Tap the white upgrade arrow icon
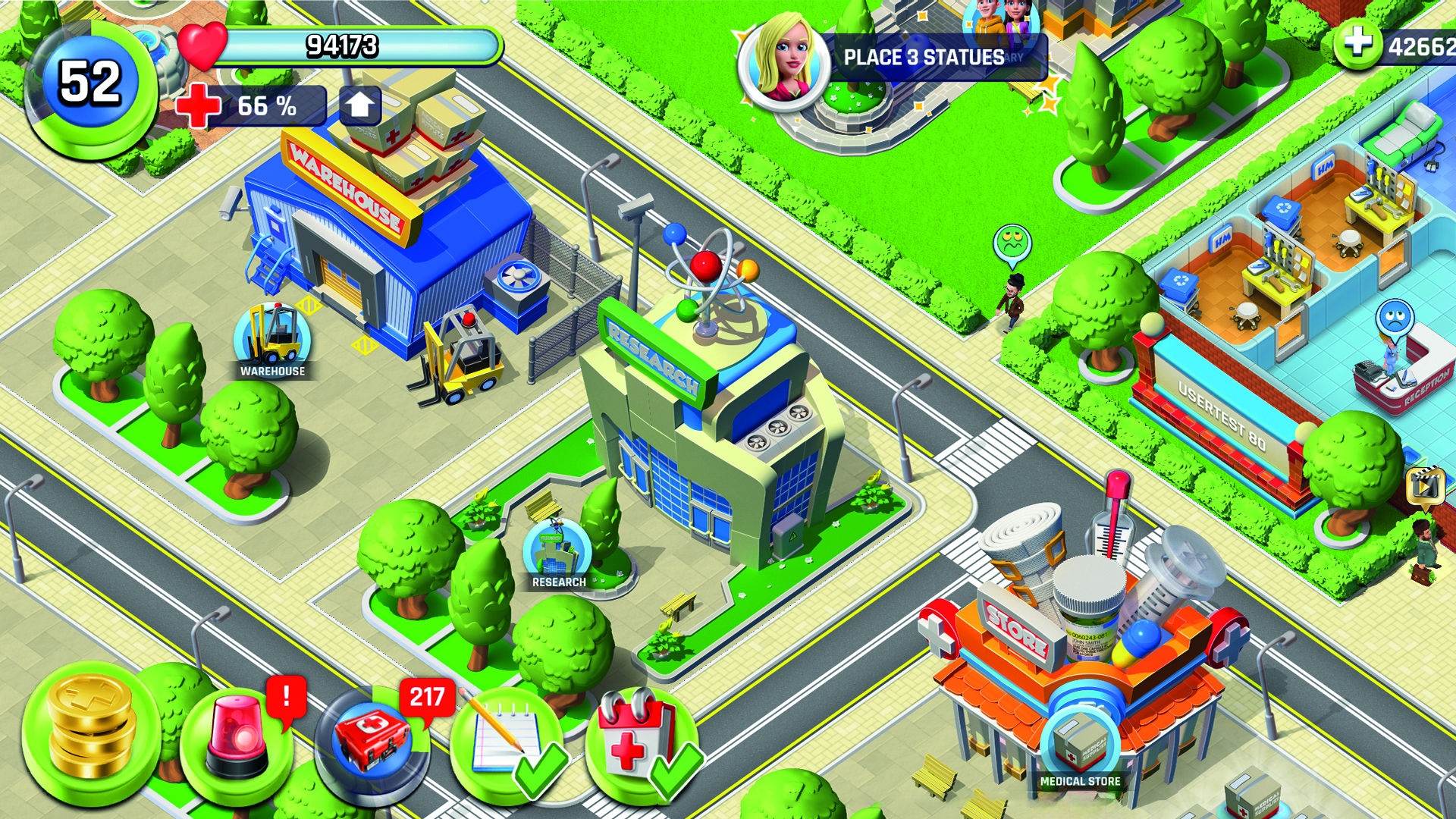Image resolution: width=1456 pixels, height=819 pixels. pyautogui.click(x=358, y=105)
